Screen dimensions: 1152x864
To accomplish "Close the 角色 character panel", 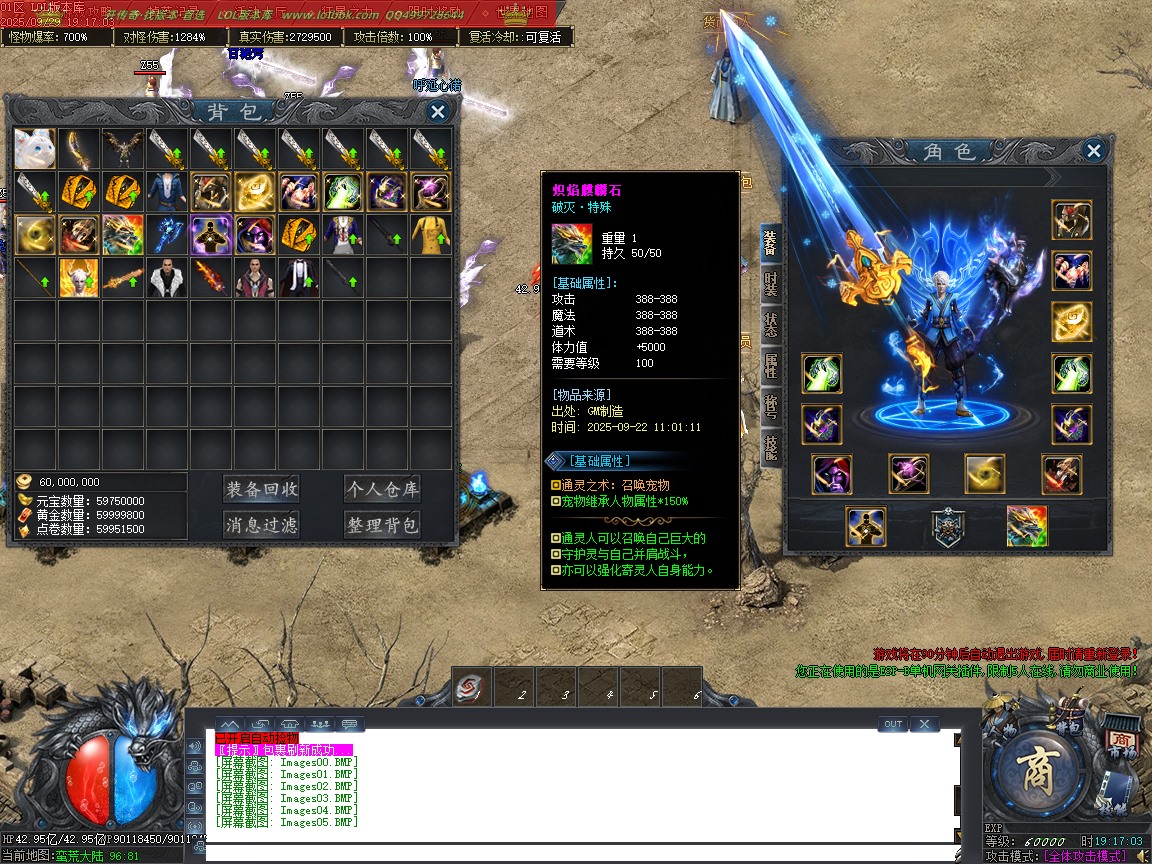I will 1093,151.
